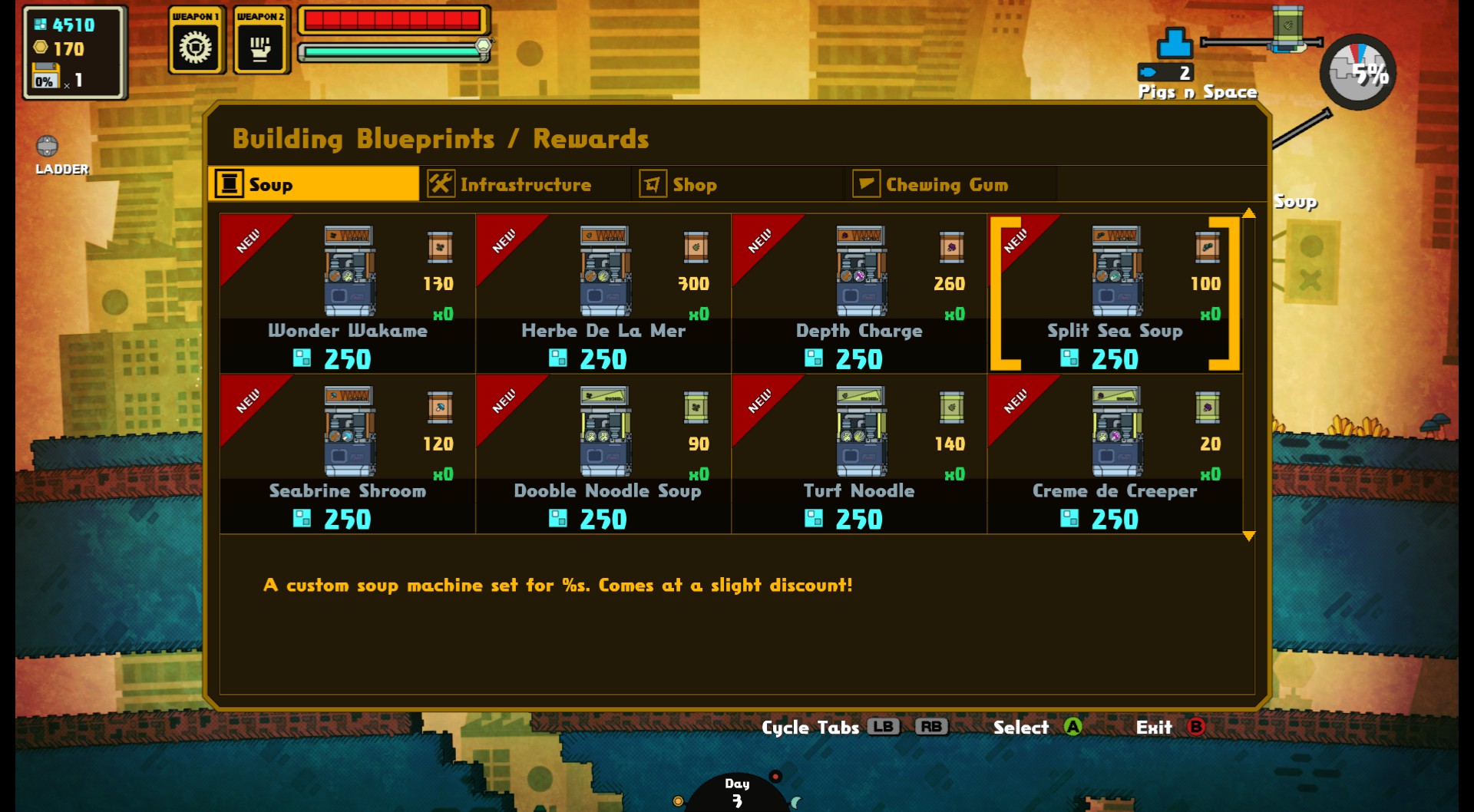Select the Split Sea Soup blueprint
This screenshot has height=812, width=1474.
coord(1115,294)
